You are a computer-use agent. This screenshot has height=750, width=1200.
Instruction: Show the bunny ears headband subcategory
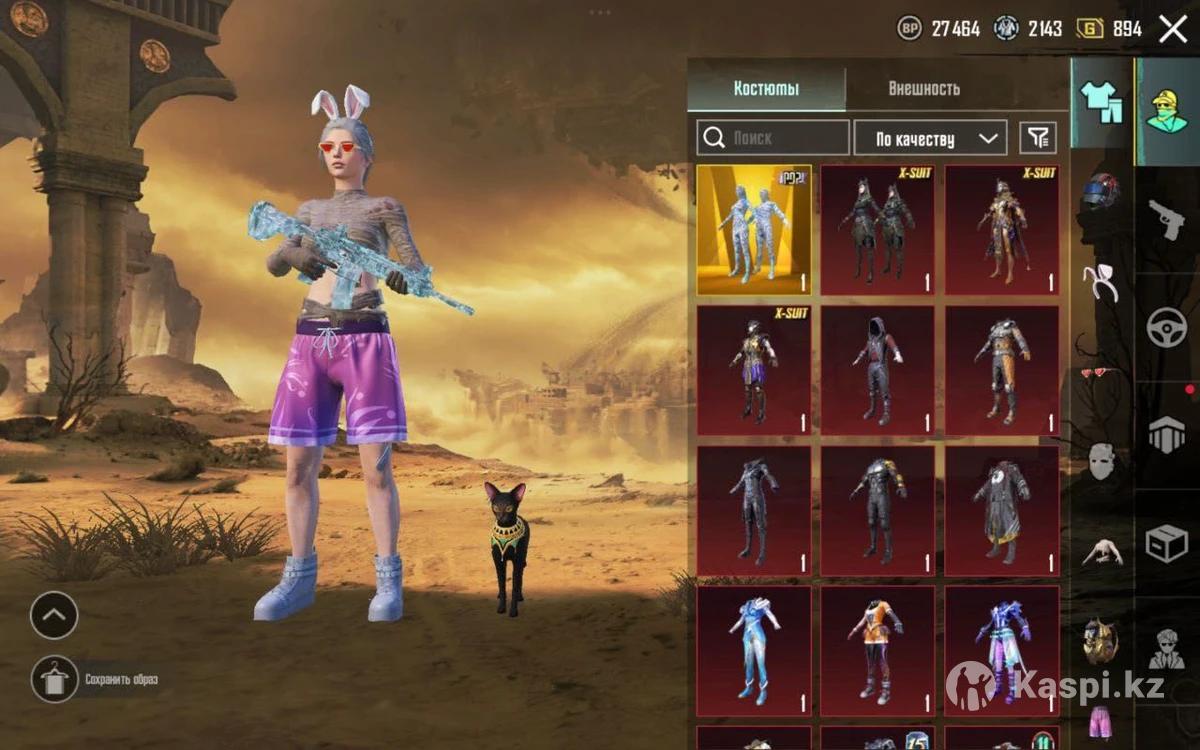point(1101,283)
